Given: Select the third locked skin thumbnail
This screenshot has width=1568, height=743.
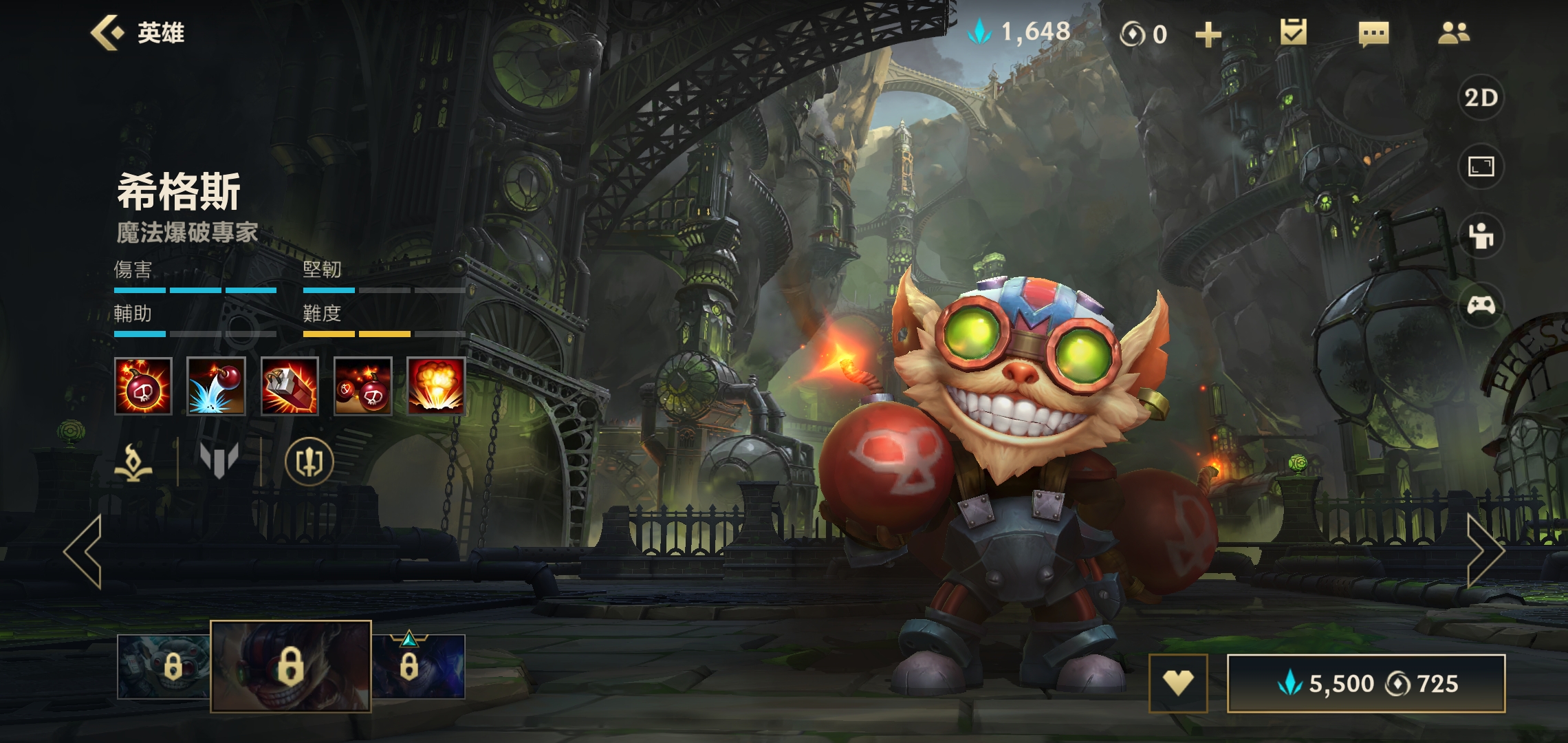Looking at the screenshot, I should coord(418,666).
